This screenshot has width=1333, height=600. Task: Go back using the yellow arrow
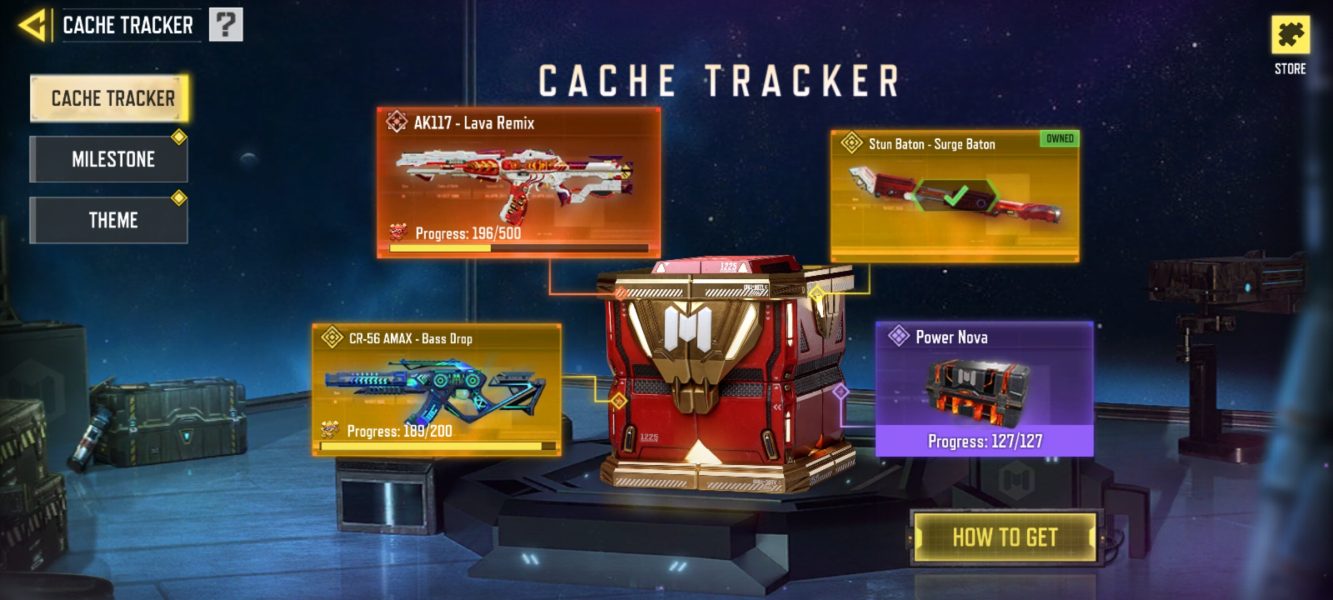coord(33,25)
